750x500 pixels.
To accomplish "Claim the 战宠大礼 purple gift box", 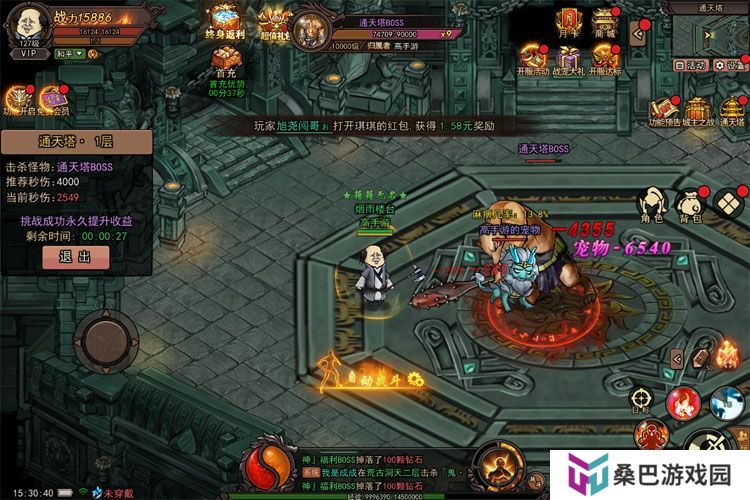I will tap(569, 58).
